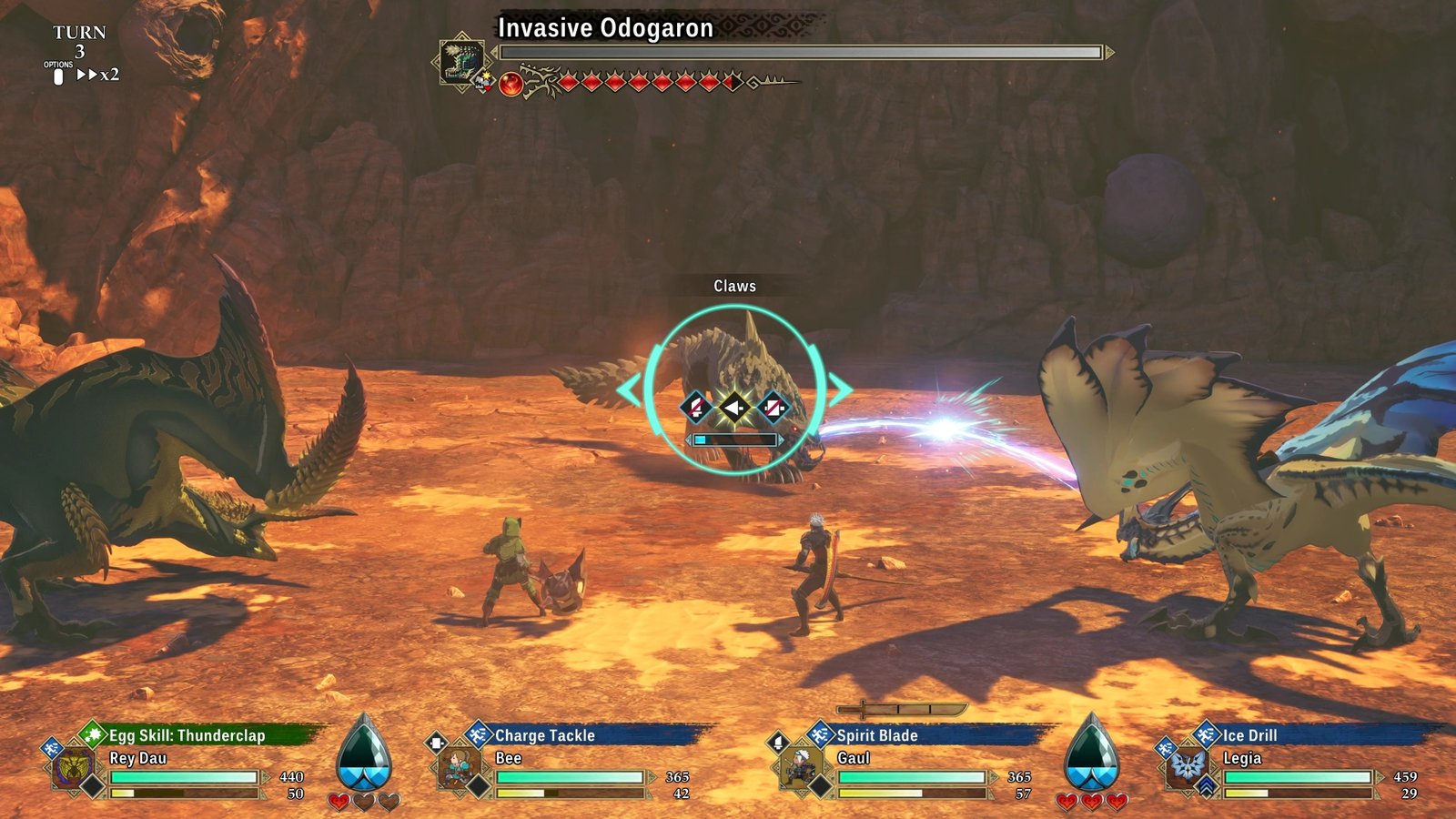
Task: Click the crossed-out slash weakness icon
Action: click(x=695, y=408)
